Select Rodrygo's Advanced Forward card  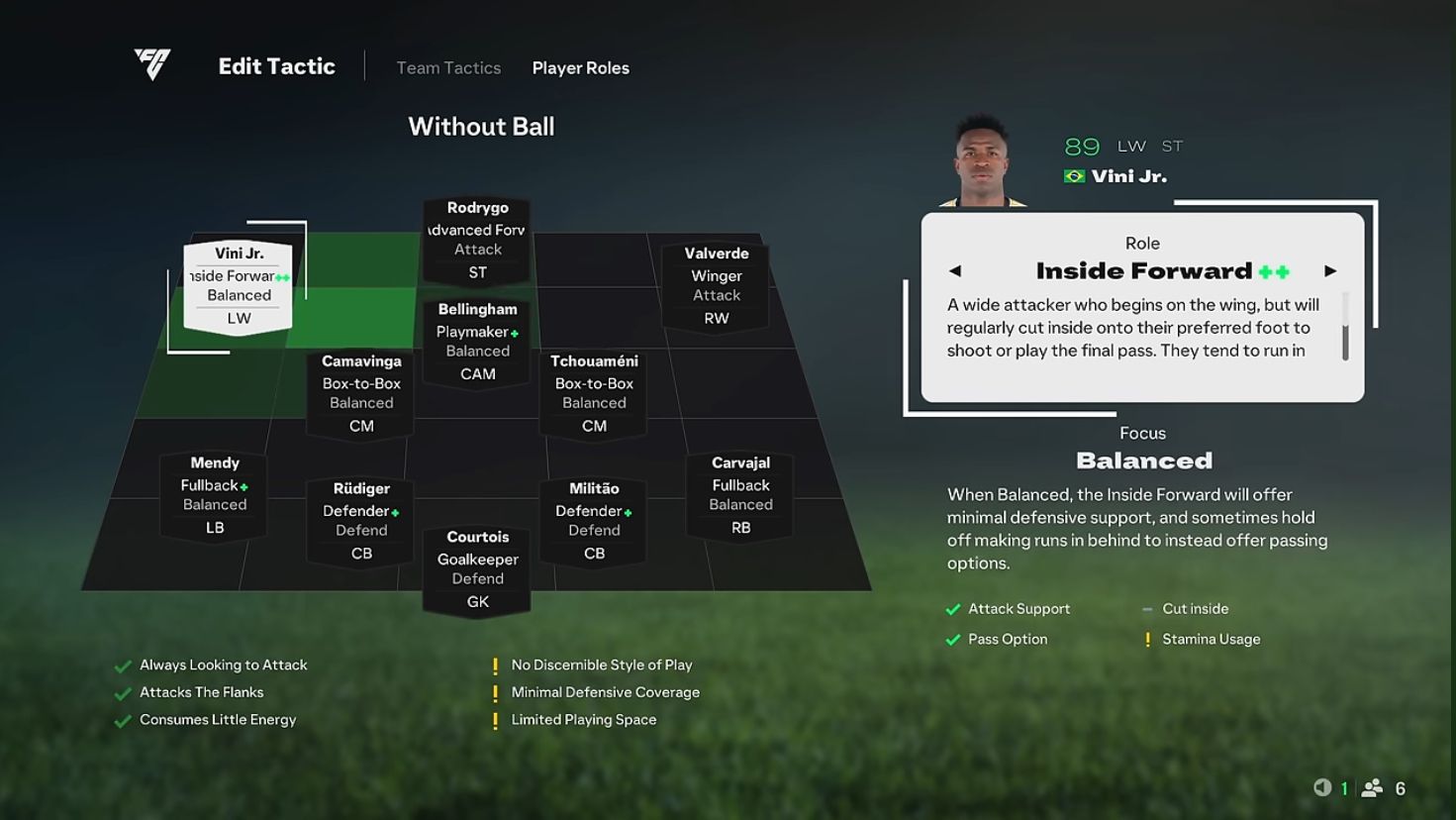476,238
